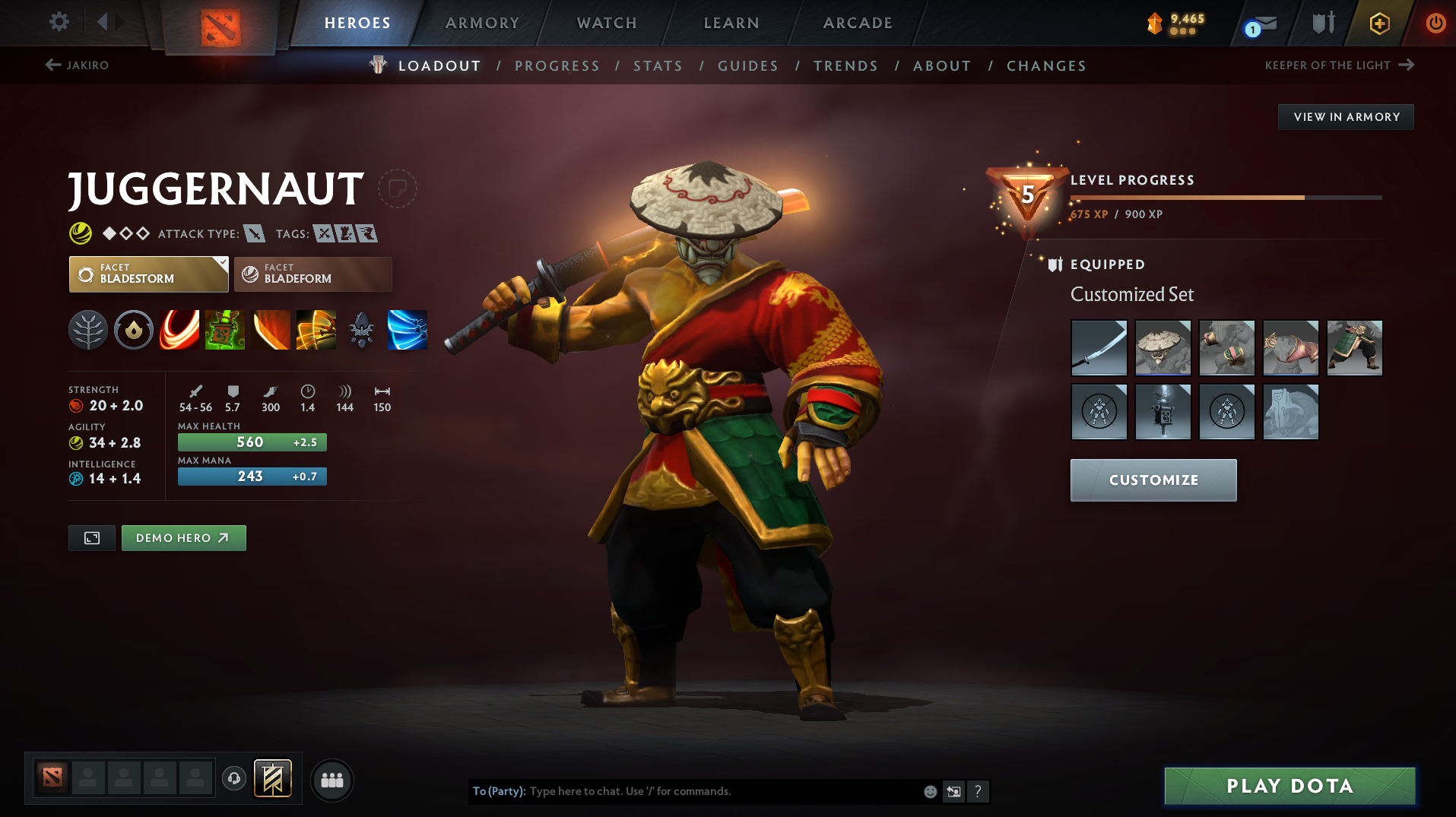The image size is (1456, 817).
Task: Open the Healing Ward ability icon
Action: click(x=225, y=330)
